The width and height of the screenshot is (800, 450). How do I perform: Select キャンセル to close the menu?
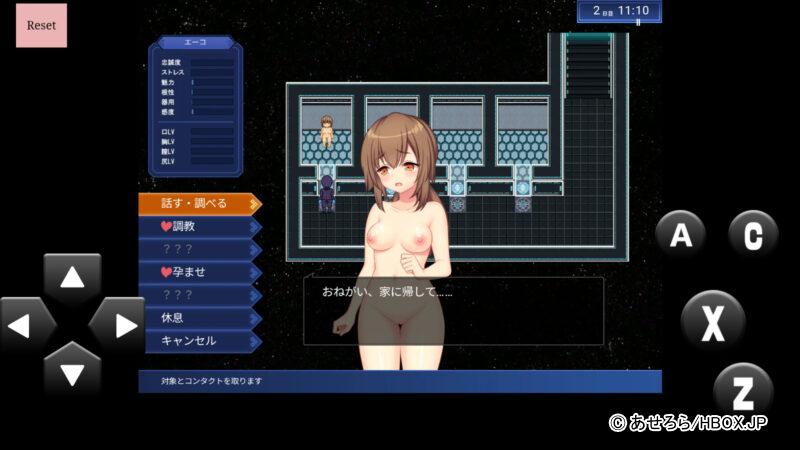(198, 341)
